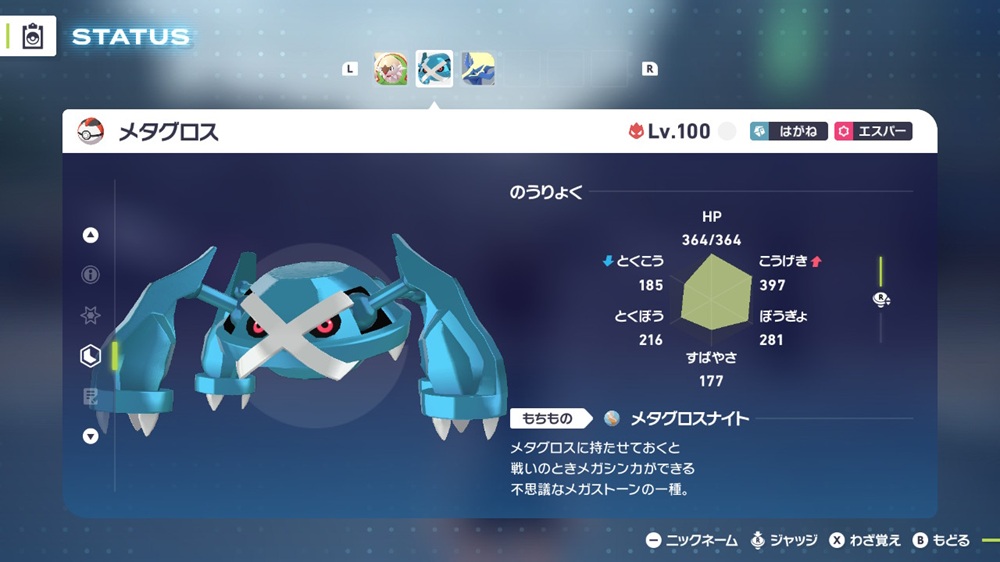Click the up arrow in the page sidebar

91,236
